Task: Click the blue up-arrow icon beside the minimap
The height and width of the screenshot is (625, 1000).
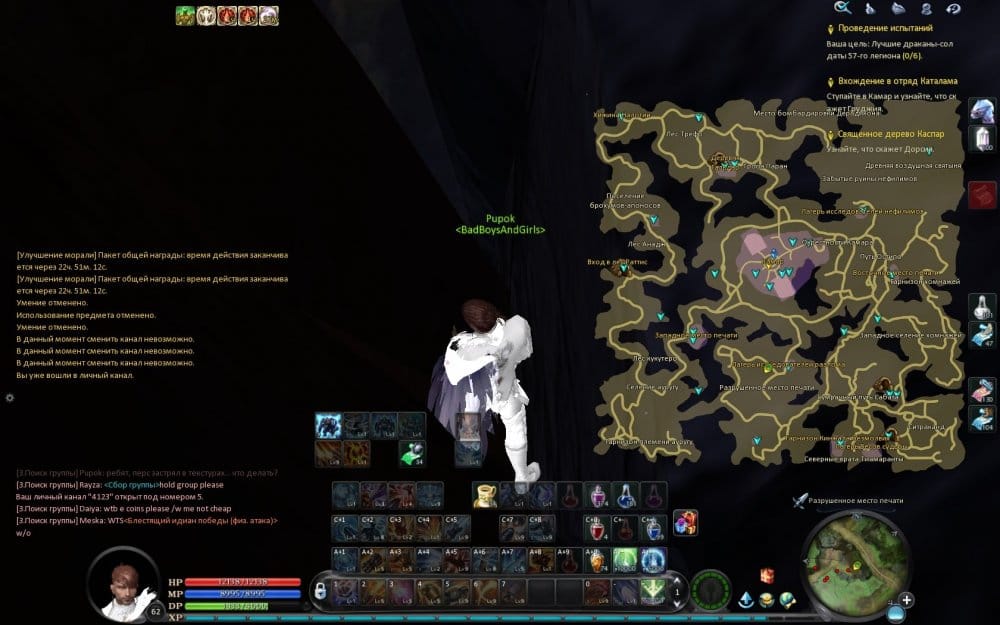Action: (746, 600)
